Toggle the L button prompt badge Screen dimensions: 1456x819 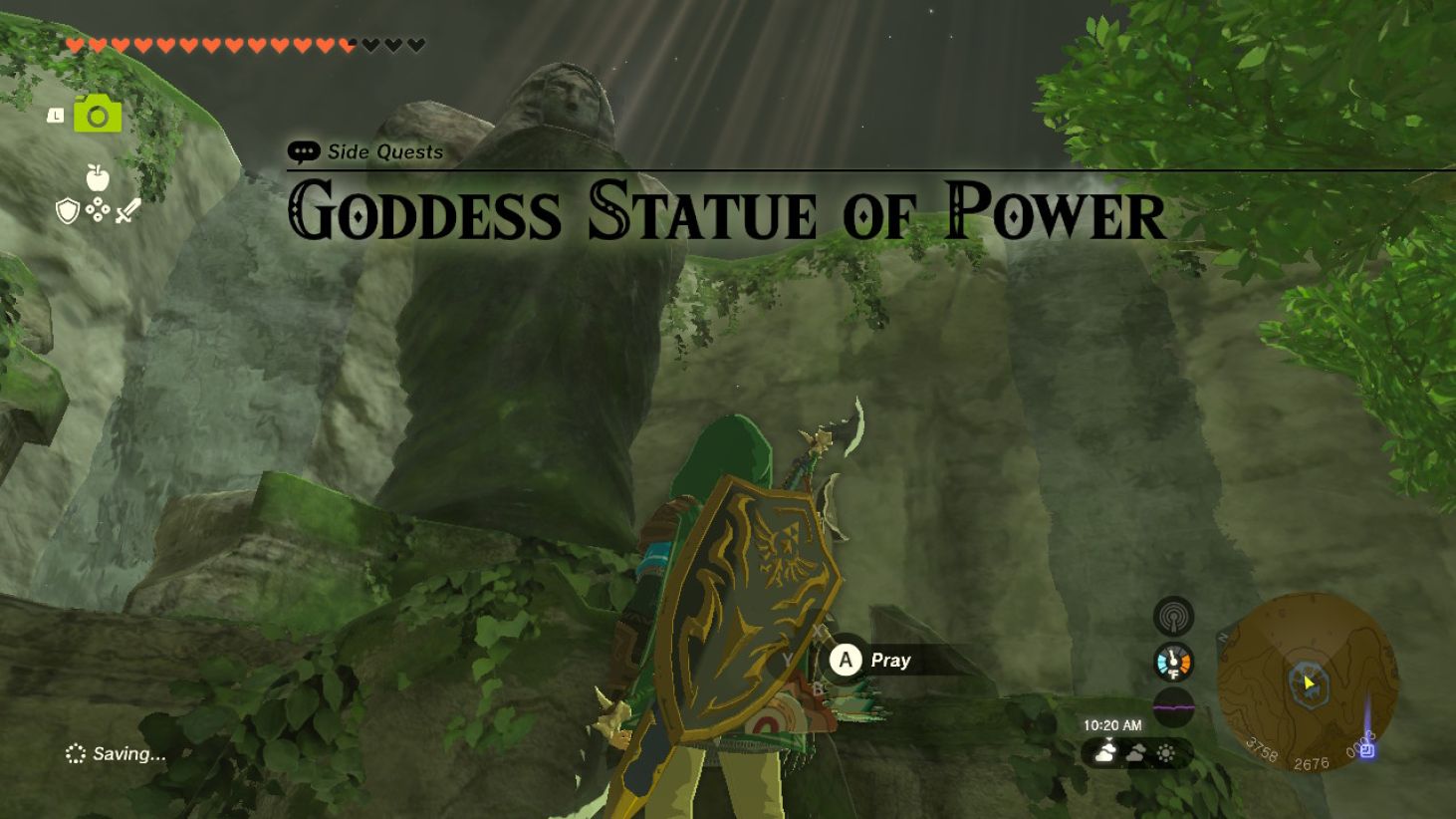pyautogui.click(x=56, y=116)
